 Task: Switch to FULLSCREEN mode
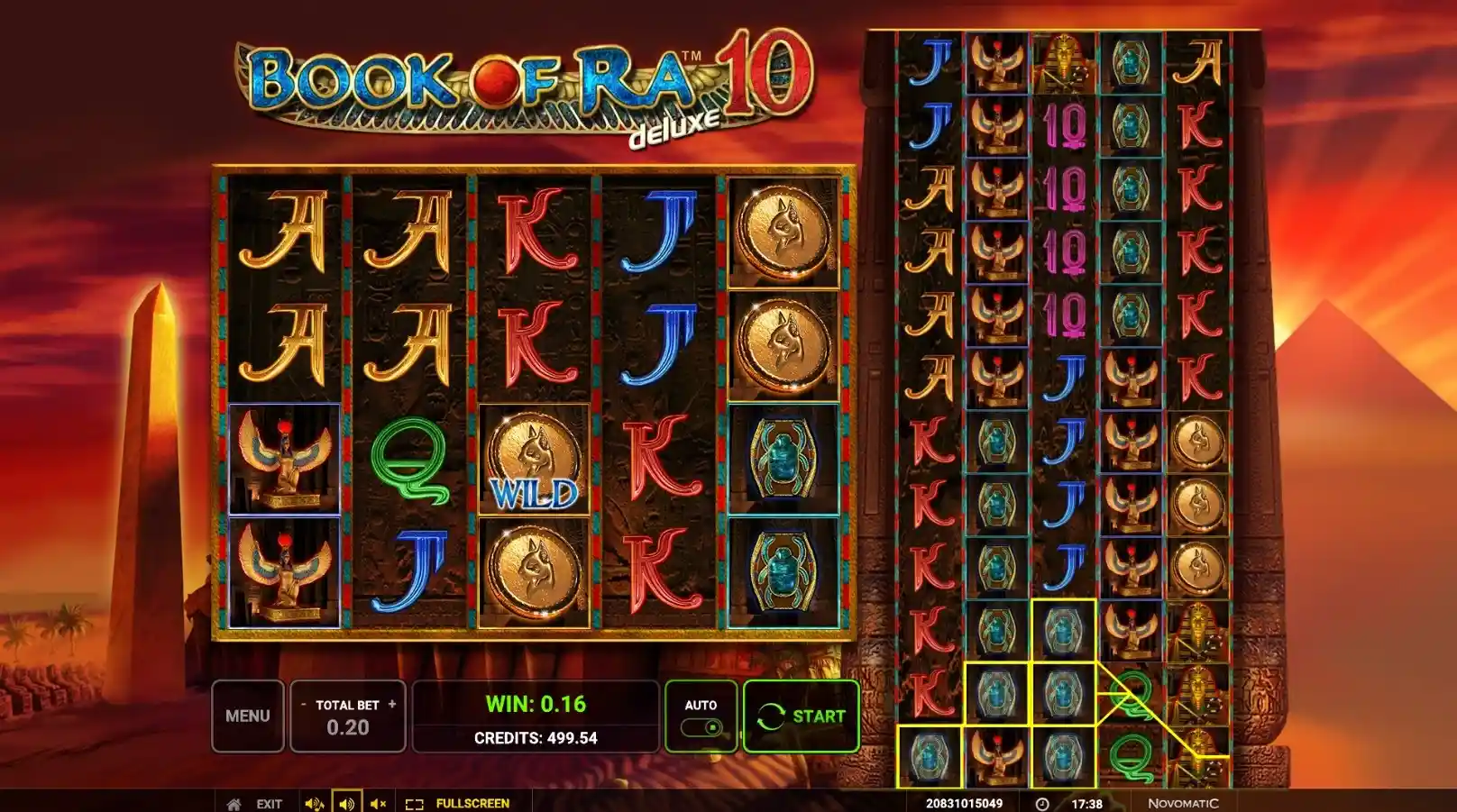(x=458, y=803)
